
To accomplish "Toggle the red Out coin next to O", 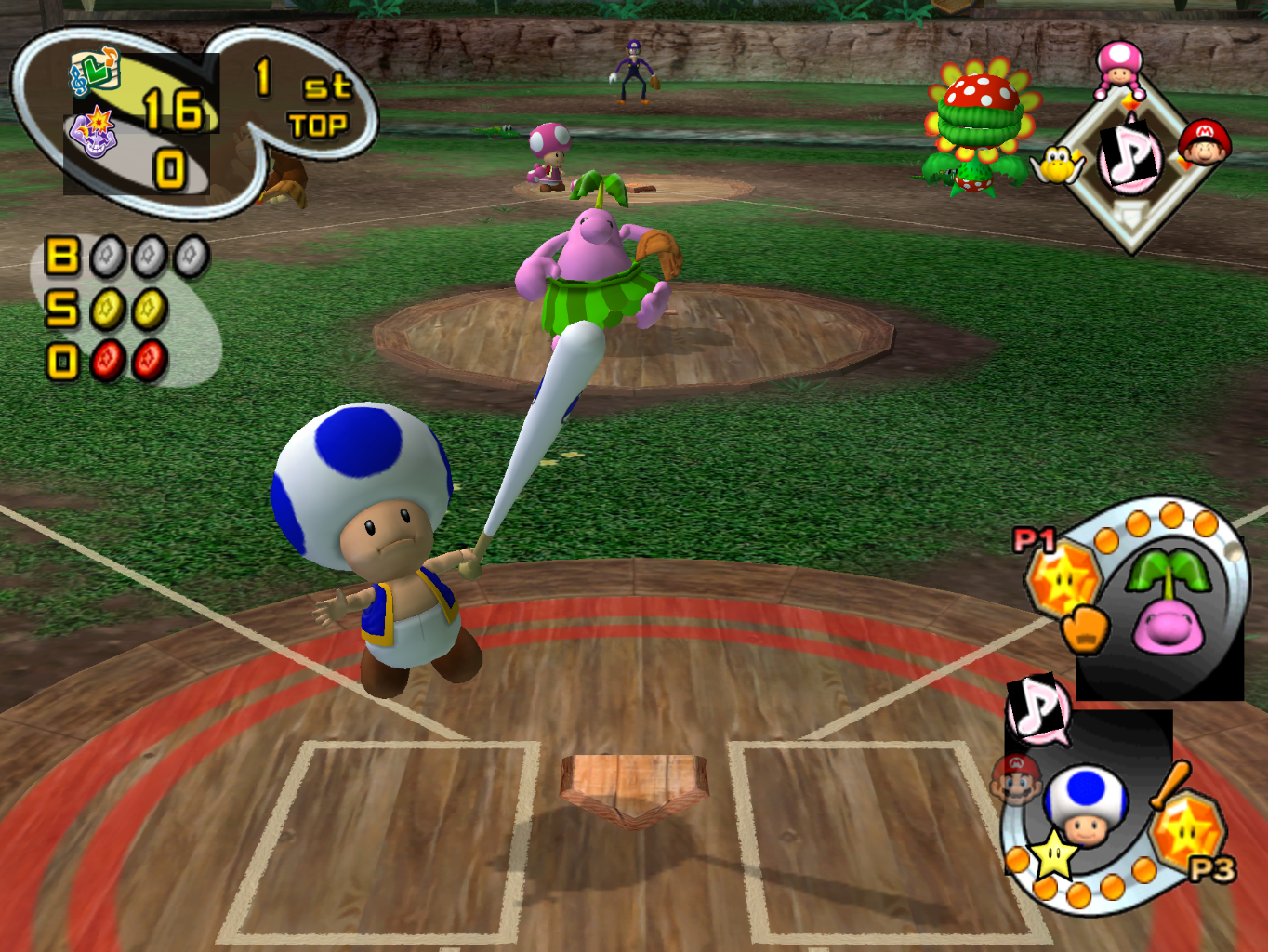I will (x=105, y=356).
